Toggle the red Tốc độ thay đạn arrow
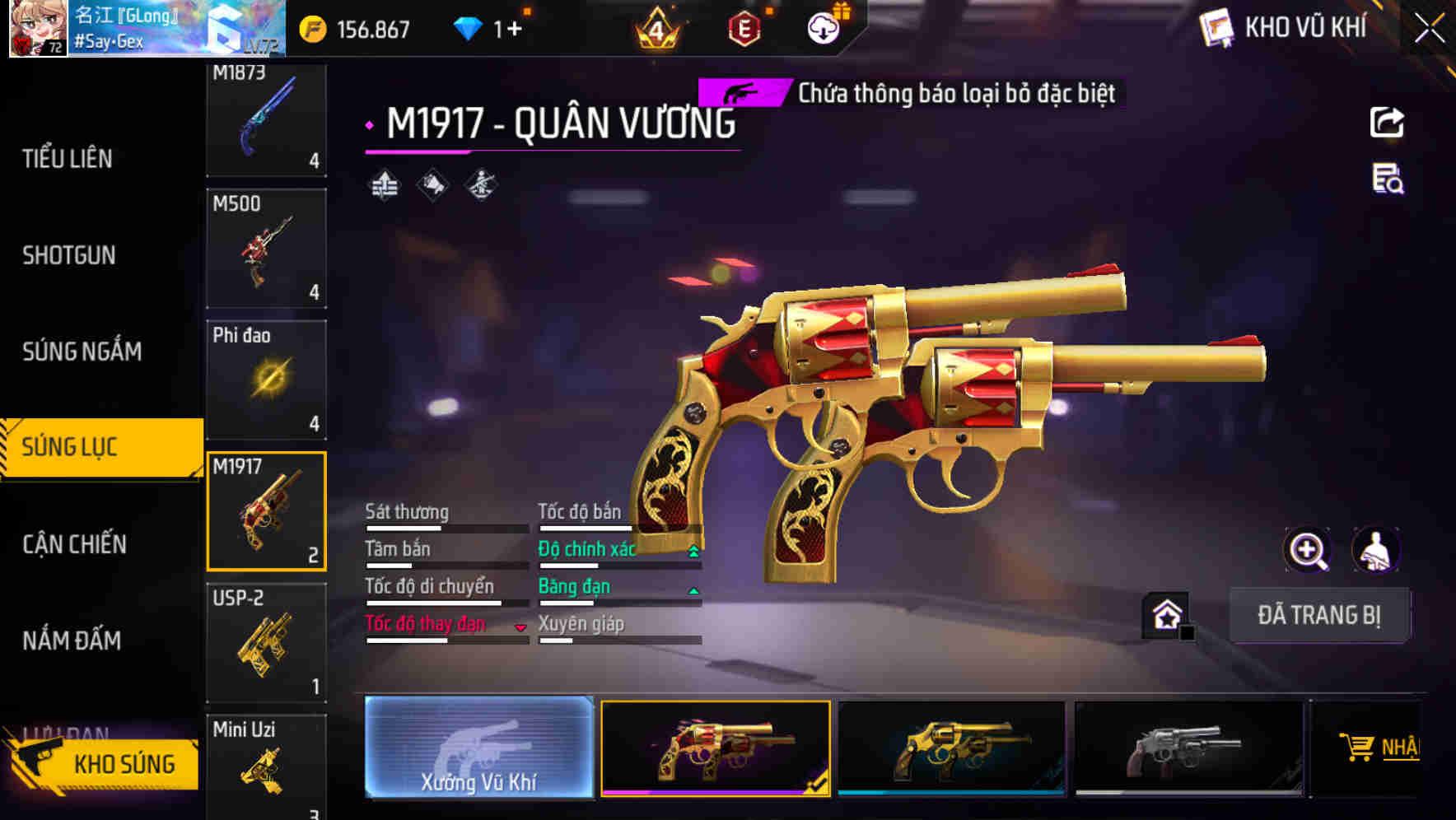The width and height of the screenshot is (1456, 820). point(520,626)
